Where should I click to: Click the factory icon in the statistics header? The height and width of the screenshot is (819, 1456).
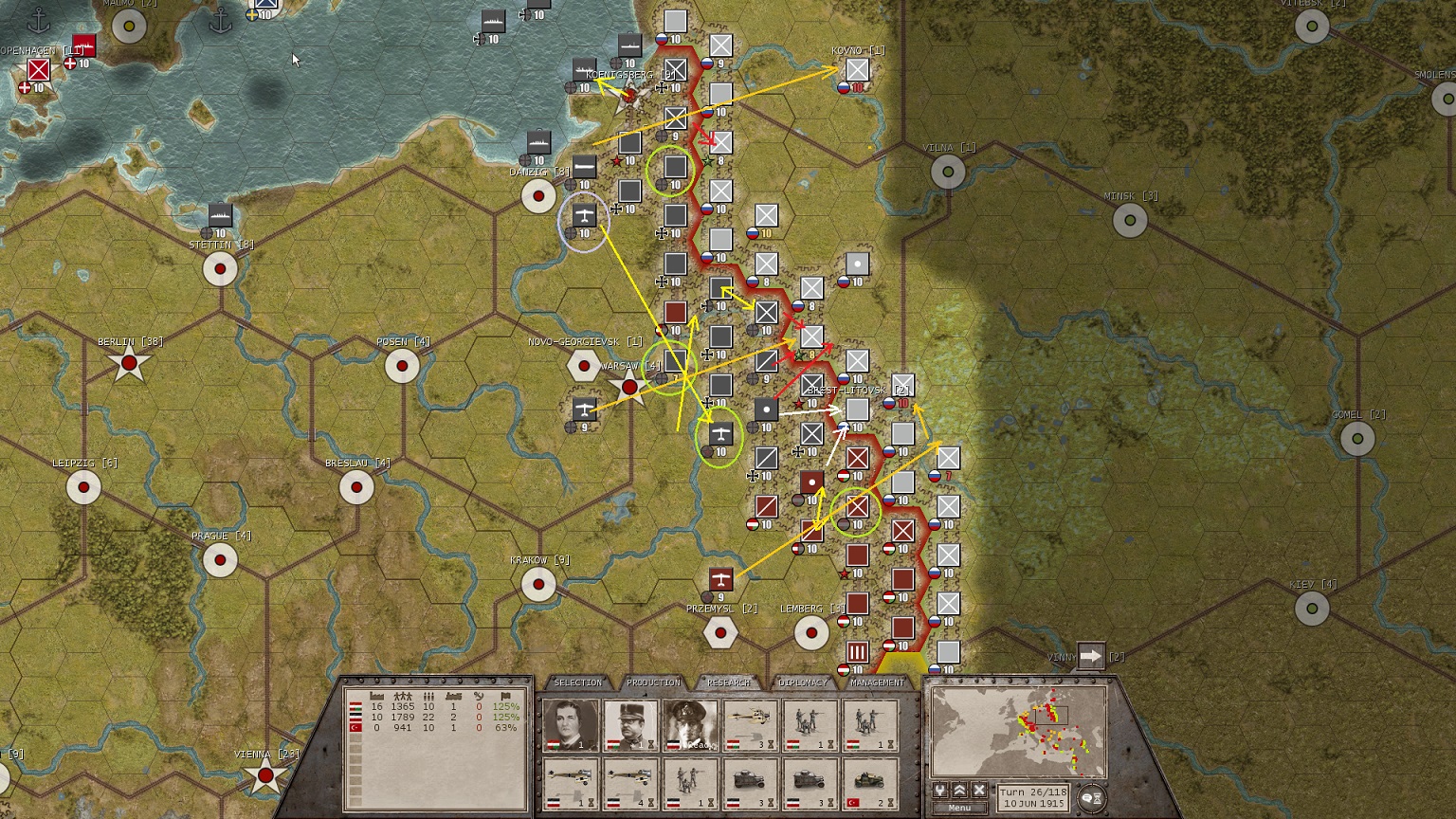click(x=376, y=695)
